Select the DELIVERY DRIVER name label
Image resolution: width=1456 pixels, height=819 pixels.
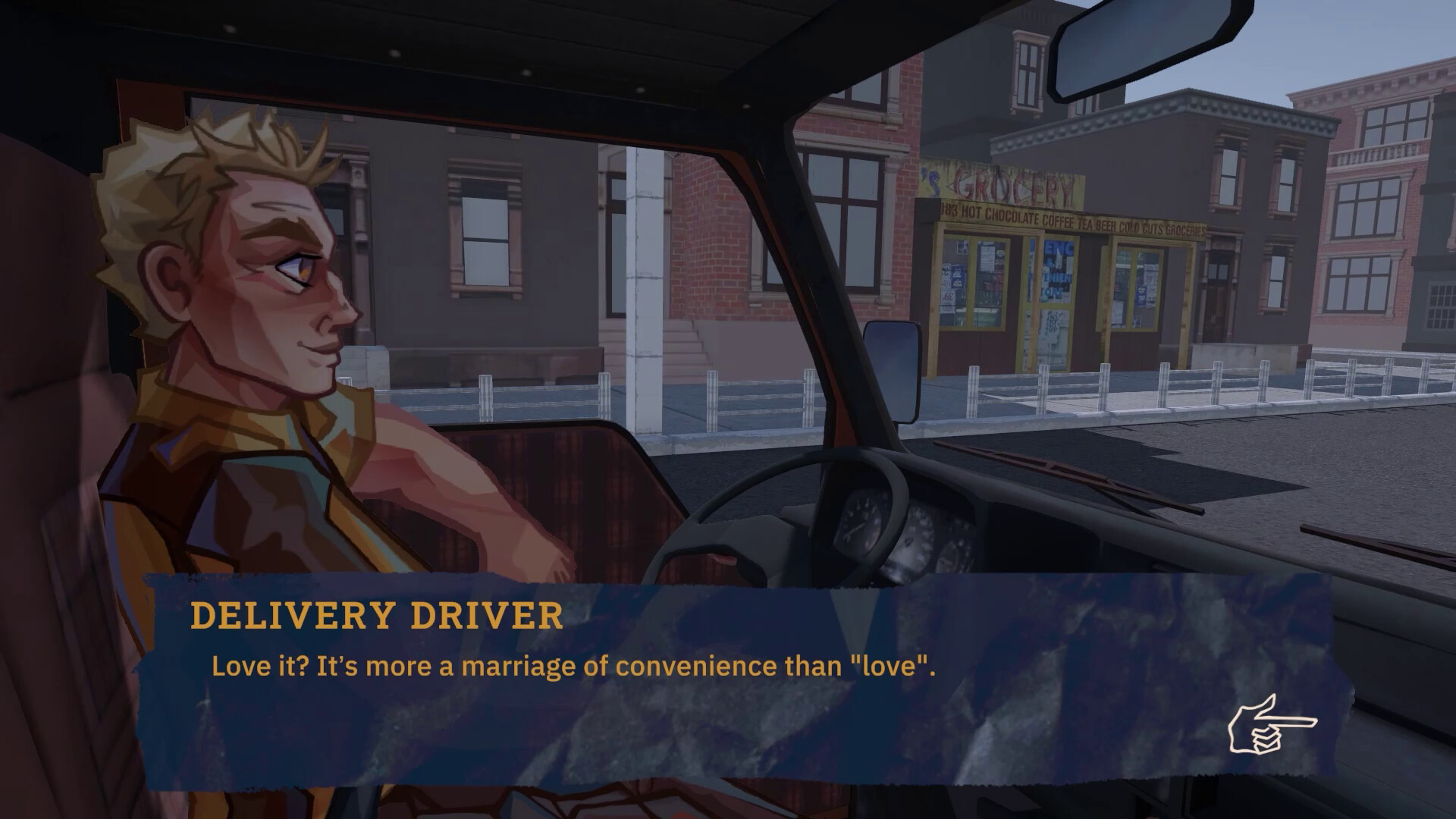[x=377, y=616]
